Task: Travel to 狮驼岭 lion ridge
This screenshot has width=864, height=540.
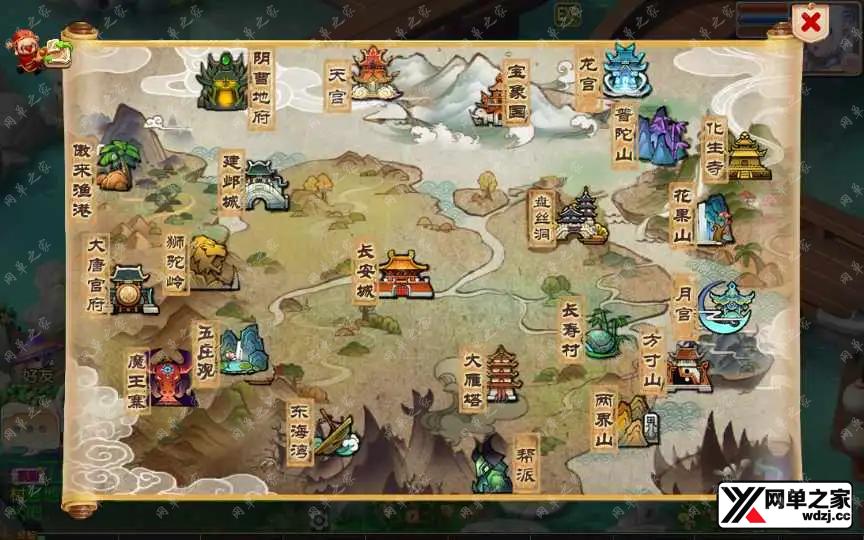Action: click(x=212, y=262)
